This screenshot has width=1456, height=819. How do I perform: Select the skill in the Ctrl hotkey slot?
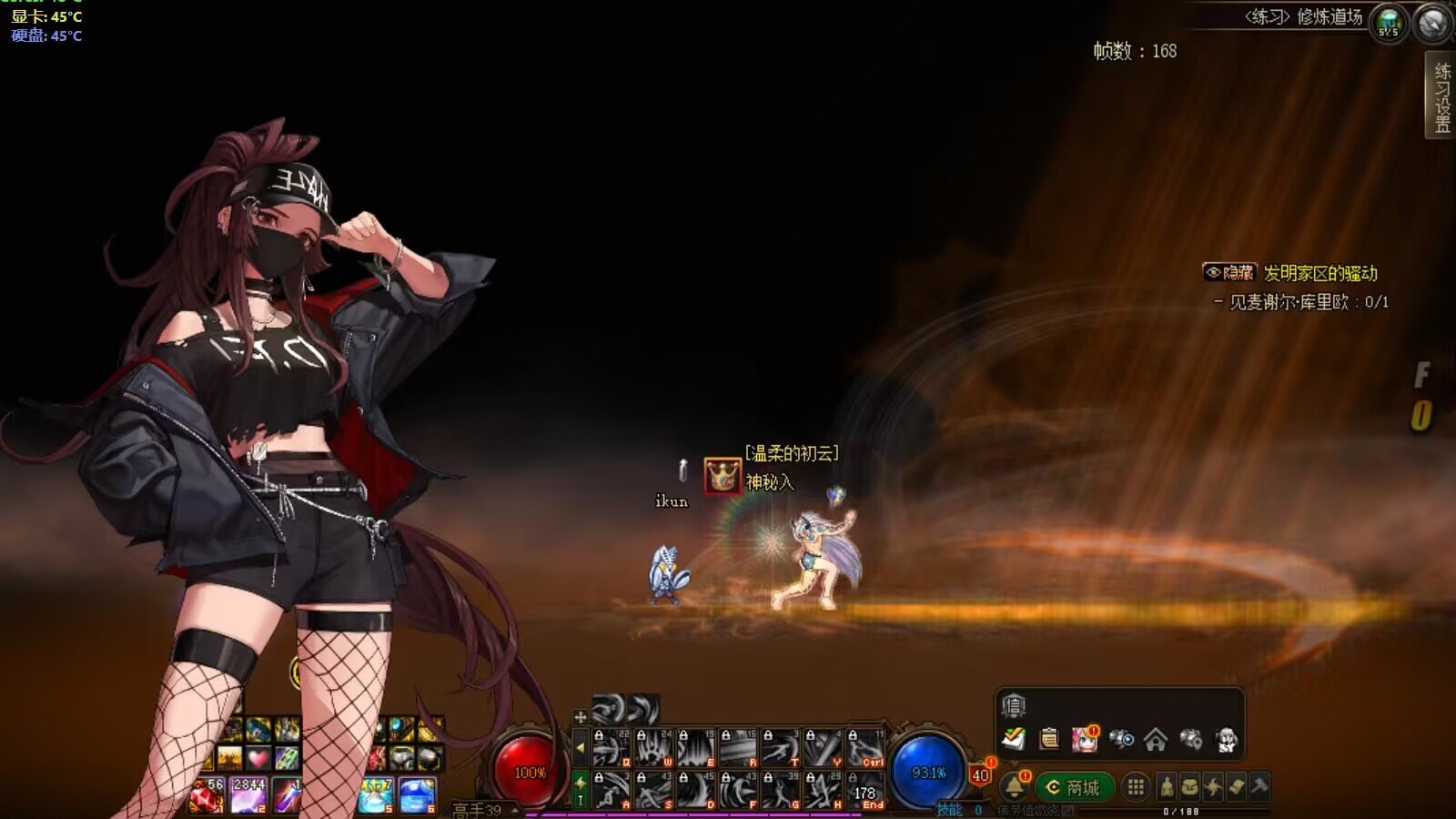pos(865,748)
